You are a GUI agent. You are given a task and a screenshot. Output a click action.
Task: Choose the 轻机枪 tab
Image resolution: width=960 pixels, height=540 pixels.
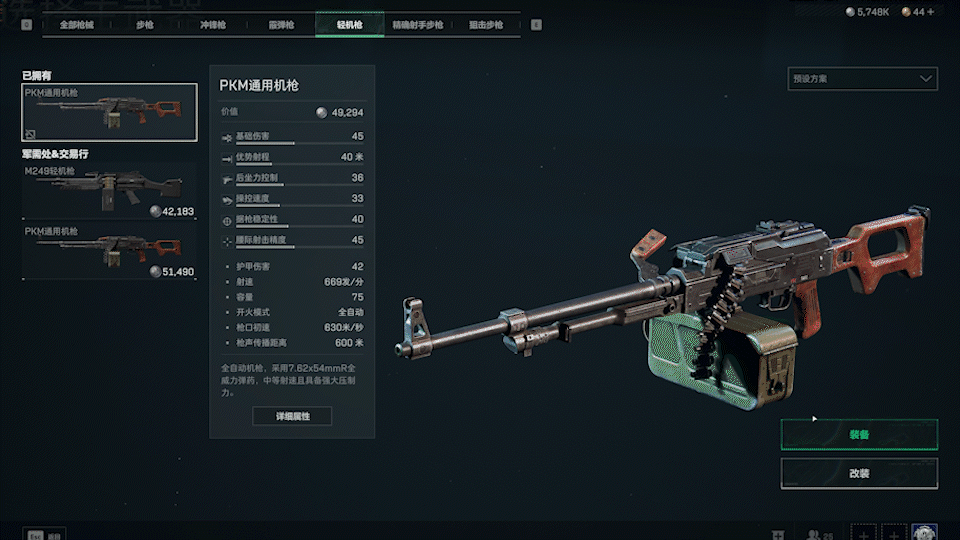pos(349,24)
